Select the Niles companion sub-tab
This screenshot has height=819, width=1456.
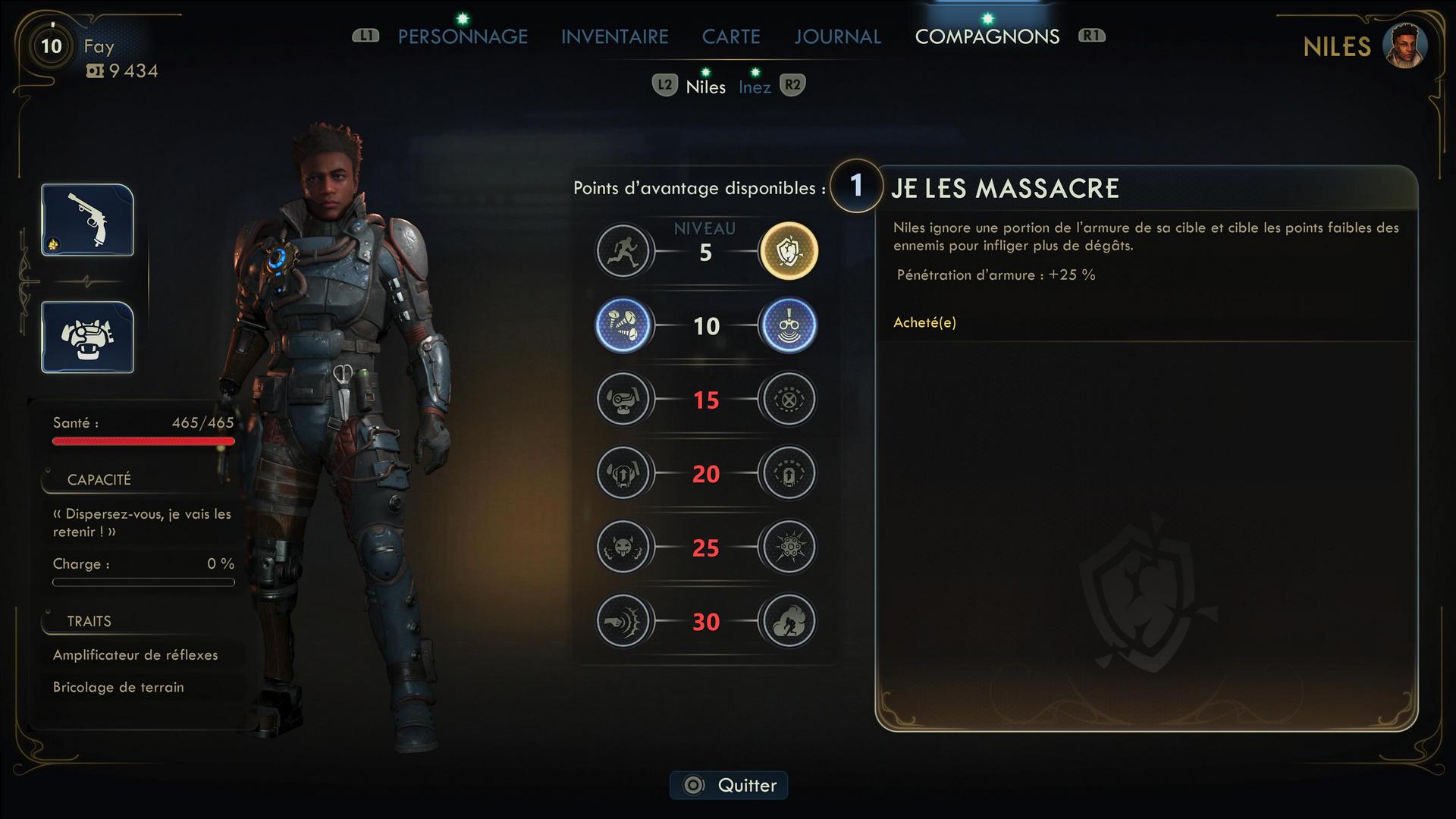tap(705, 87)
